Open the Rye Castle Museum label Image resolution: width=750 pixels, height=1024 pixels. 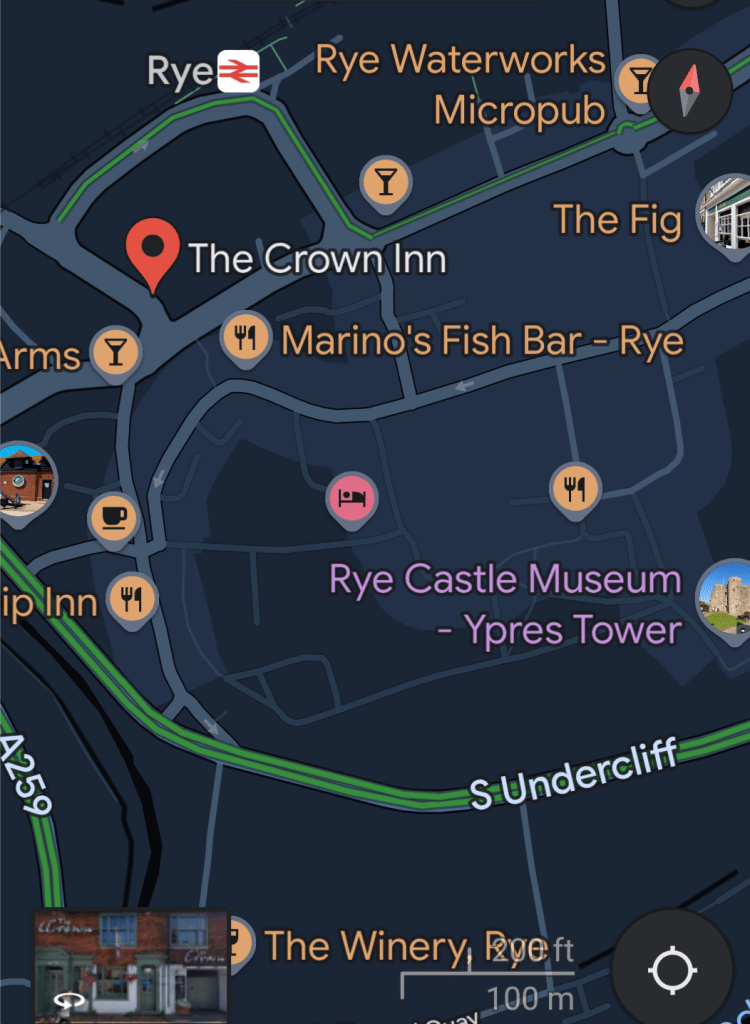506,604
